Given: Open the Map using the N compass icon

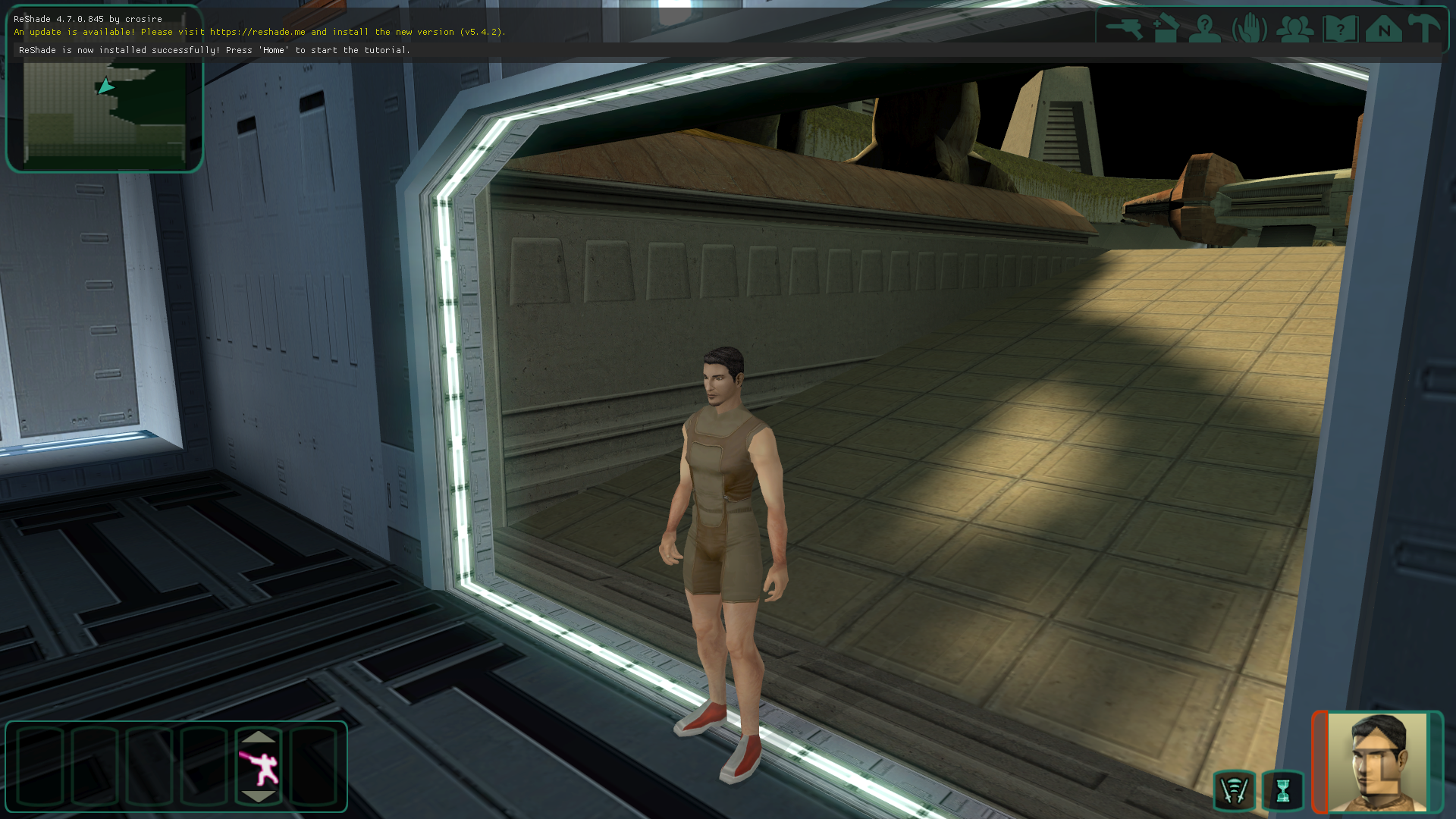Looking at the screenshot, I should point(1384,29).
